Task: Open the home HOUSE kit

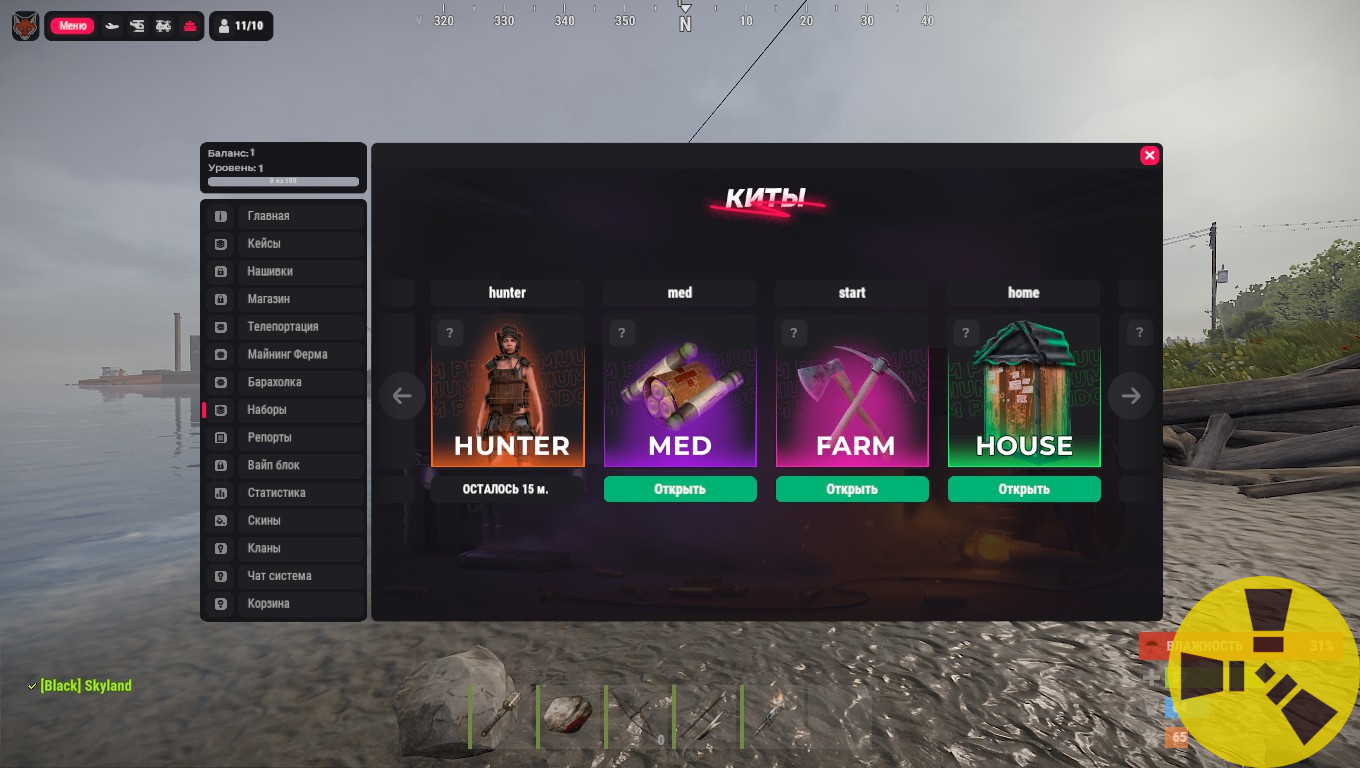Action: pos(1024,489)
